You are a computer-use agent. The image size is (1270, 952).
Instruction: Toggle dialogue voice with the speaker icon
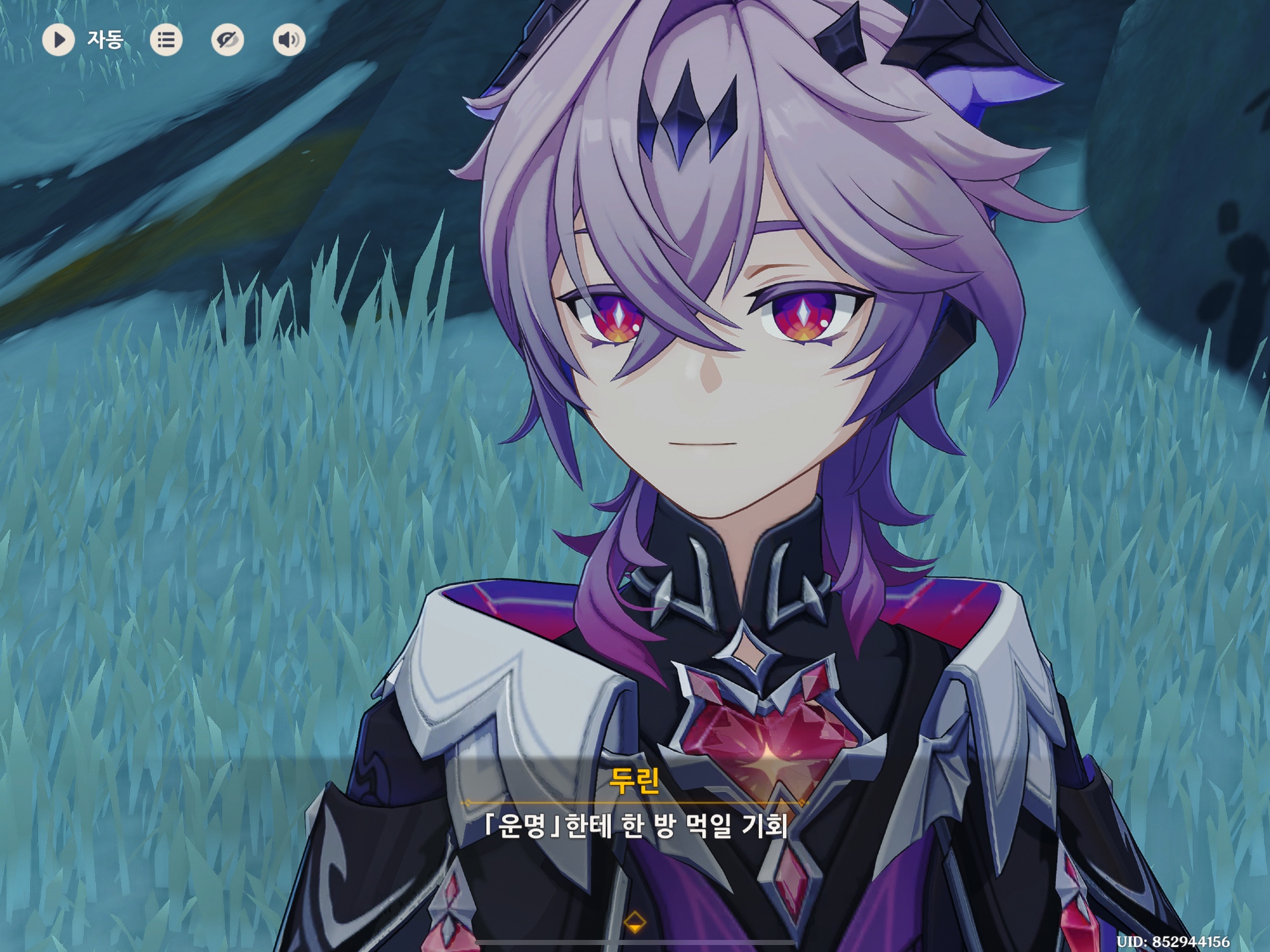(289, 40)
